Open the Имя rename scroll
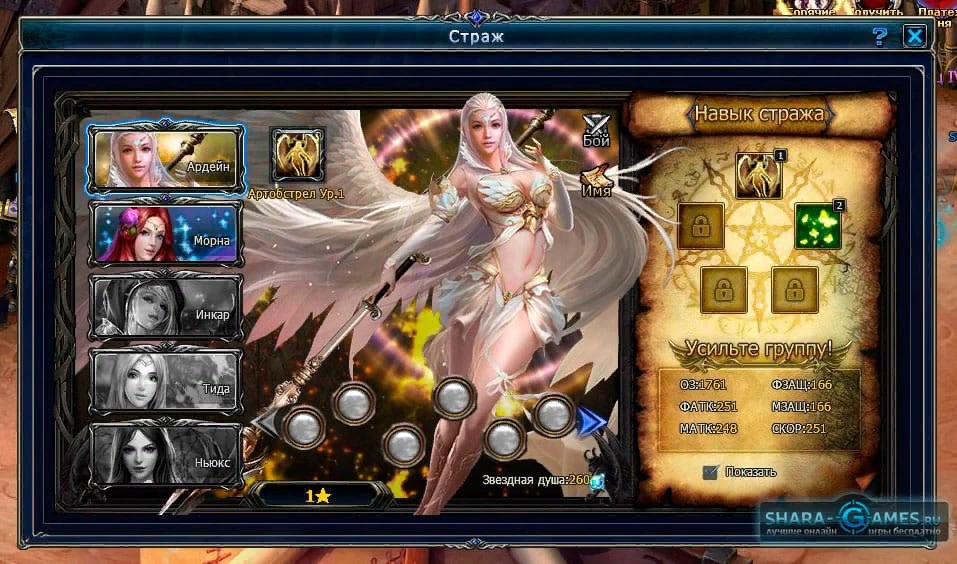957x564 pixels. tap(596, 181)
